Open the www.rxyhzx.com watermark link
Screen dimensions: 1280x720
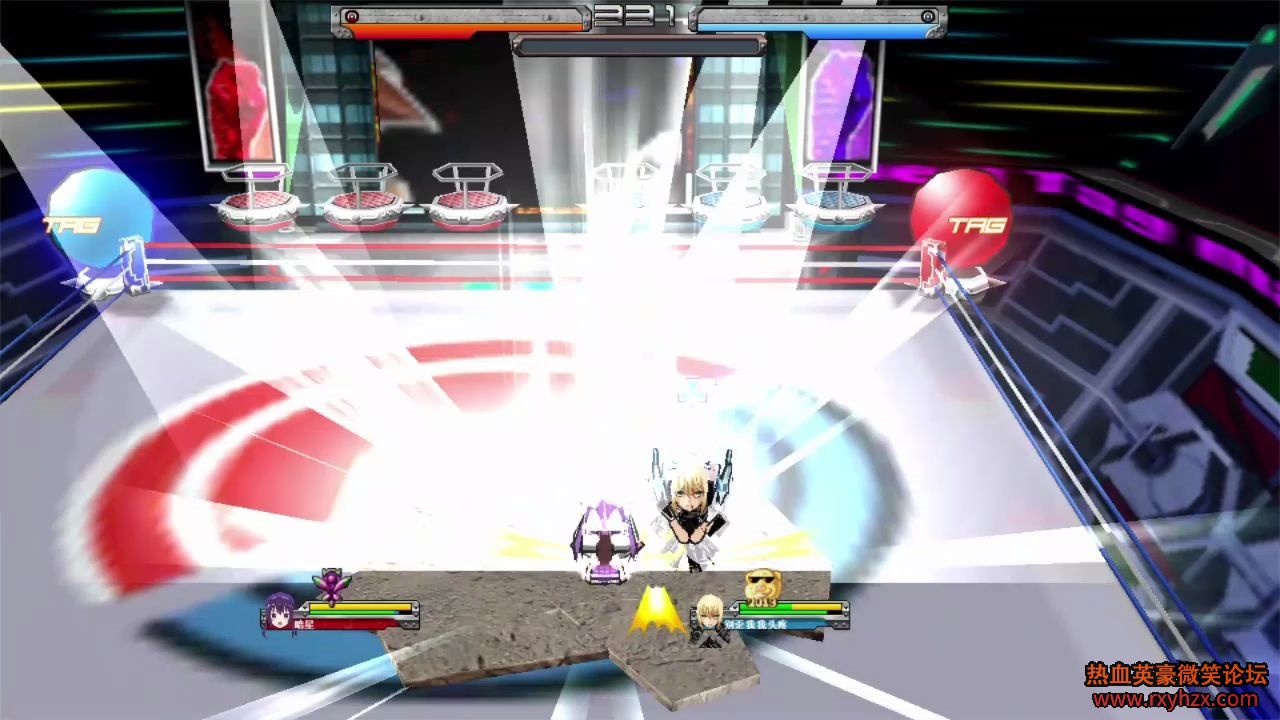[1177, 699]
